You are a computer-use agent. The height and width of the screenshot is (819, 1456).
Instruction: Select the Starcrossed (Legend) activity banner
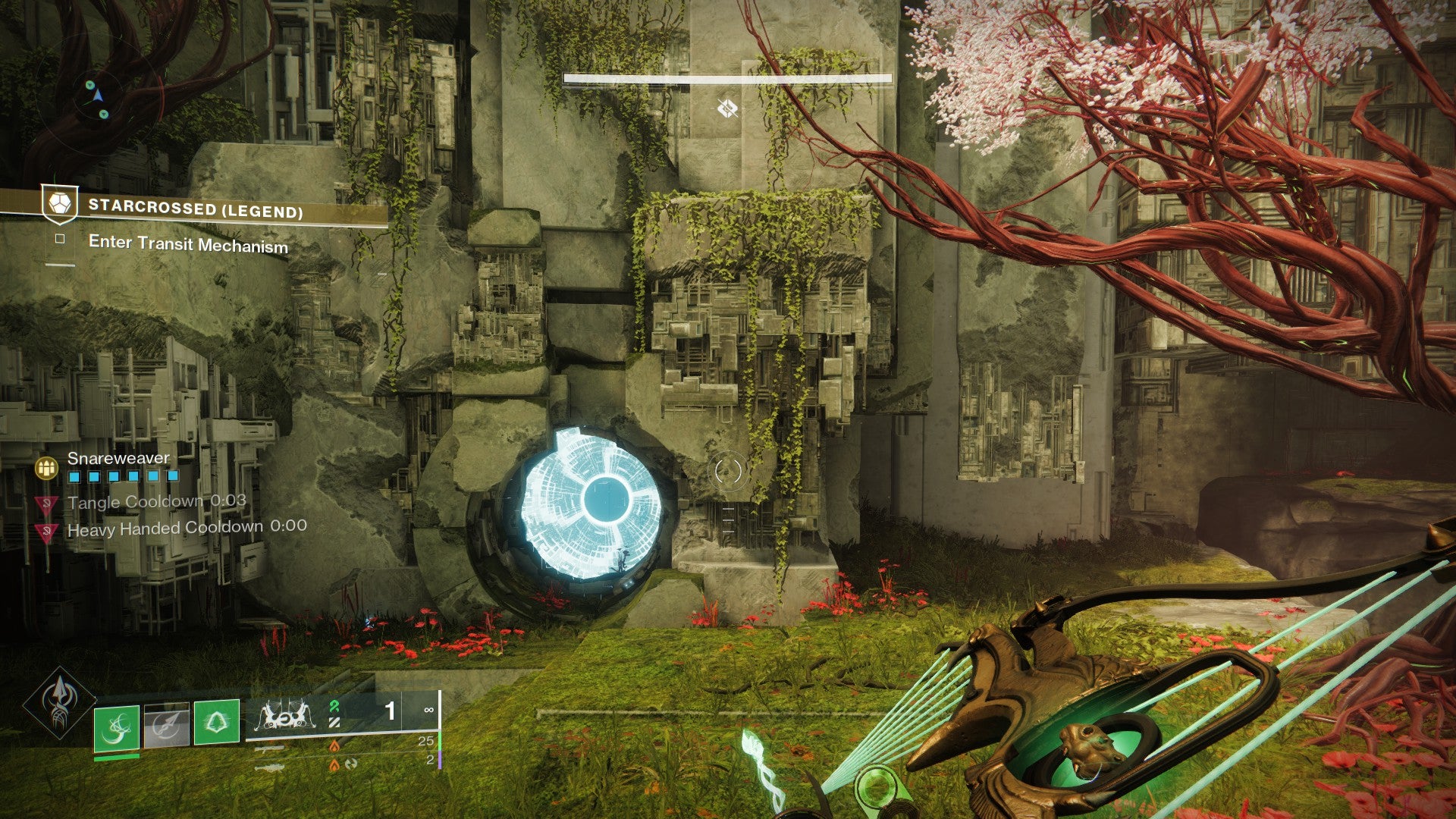pos(195,209)
